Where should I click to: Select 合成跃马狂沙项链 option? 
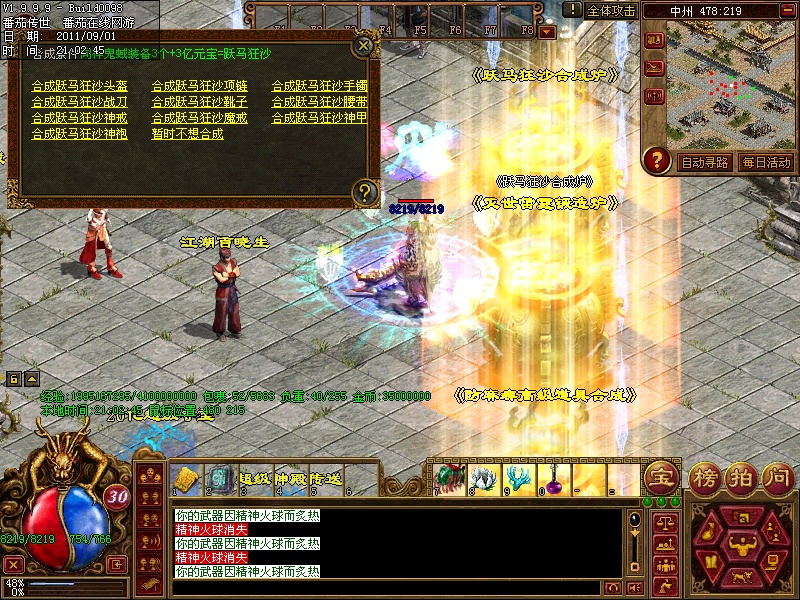pyautogui.click(x=200, y=86)
